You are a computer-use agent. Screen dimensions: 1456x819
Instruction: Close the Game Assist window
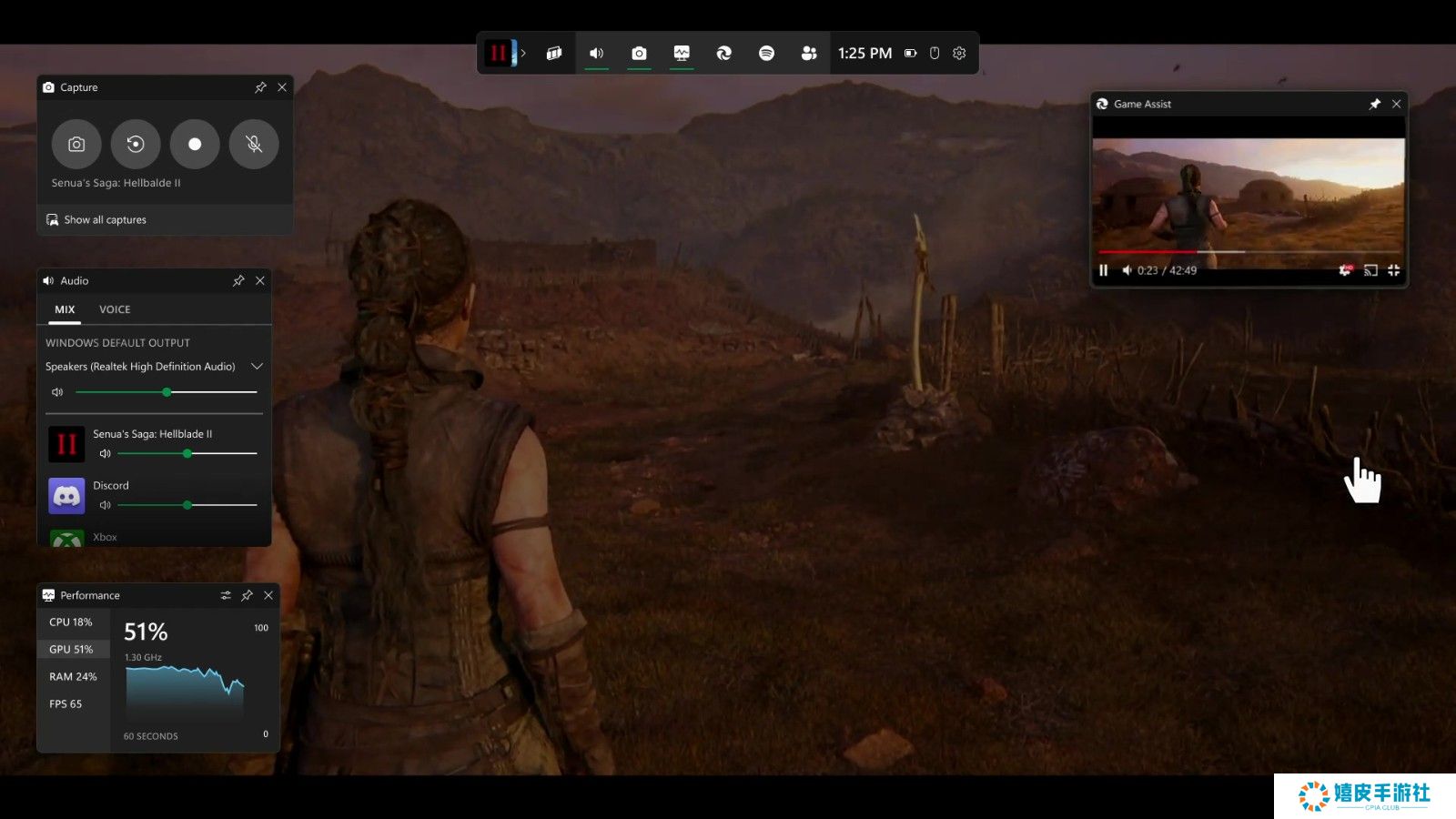coord(1396,104)
